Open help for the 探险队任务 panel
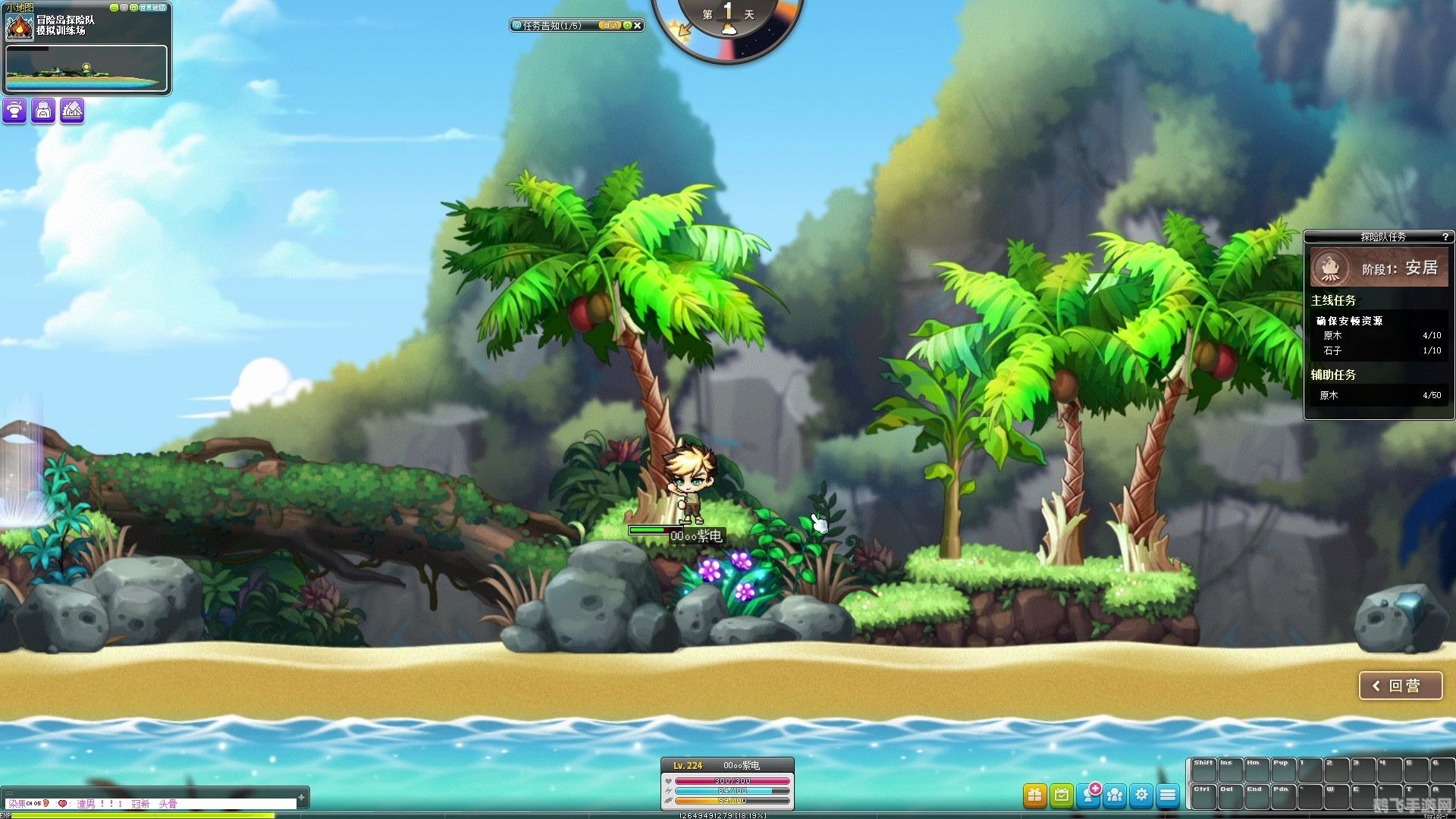This screenshot has width=1456, height=819. coord(1445,237)
